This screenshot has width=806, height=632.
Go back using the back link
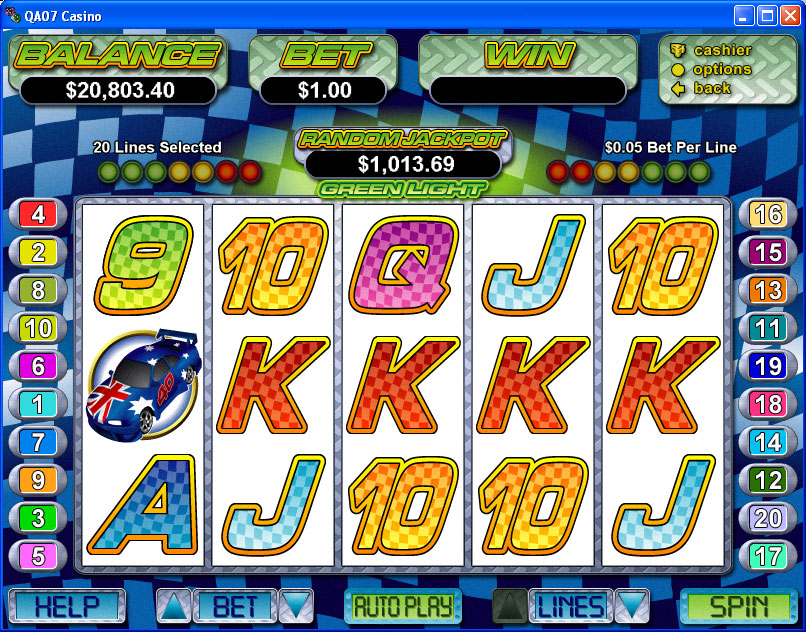click(712, 88)
